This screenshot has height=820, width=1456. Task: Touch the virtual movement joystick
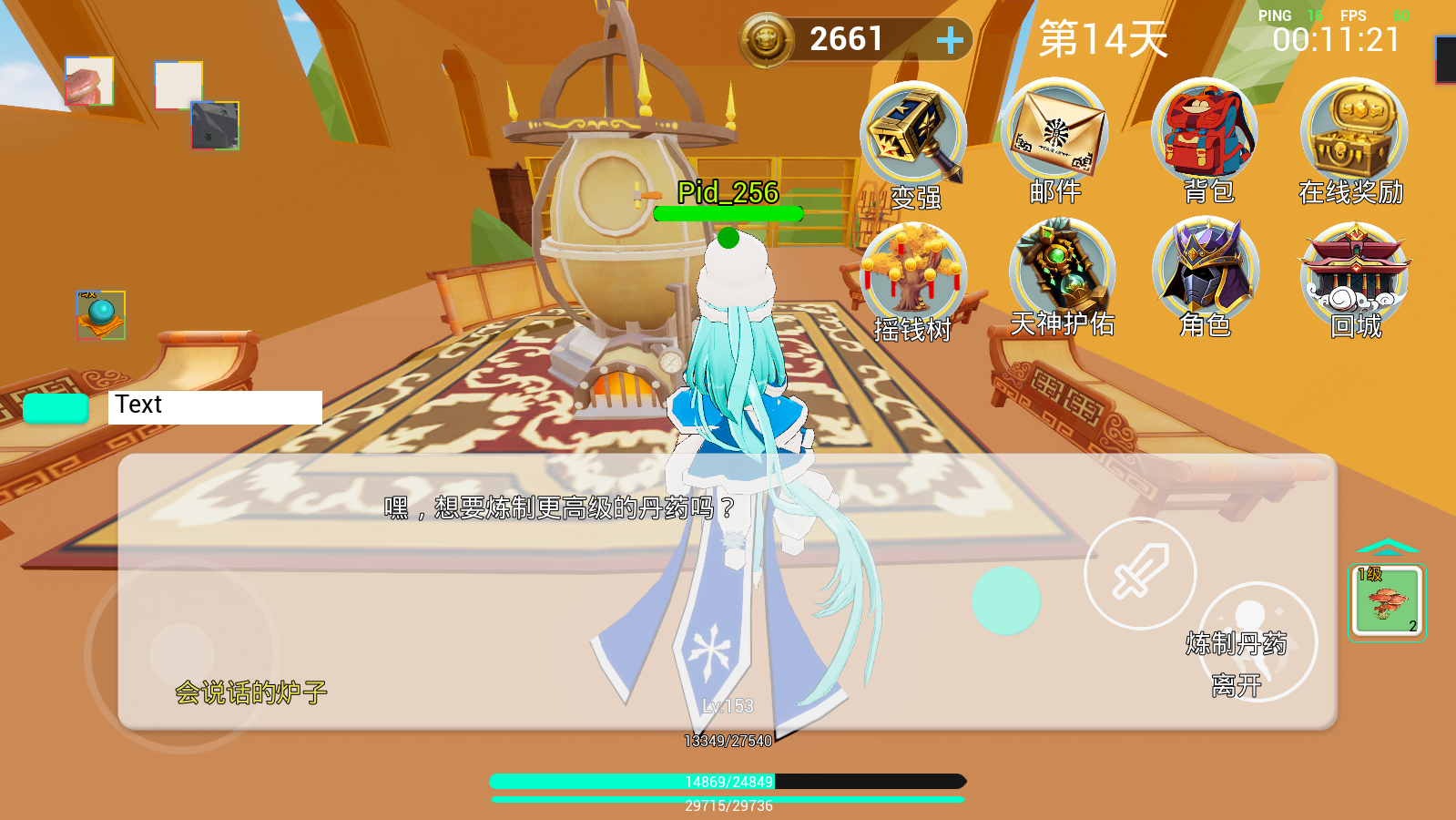pyautogui.click(x=182, y=654)
